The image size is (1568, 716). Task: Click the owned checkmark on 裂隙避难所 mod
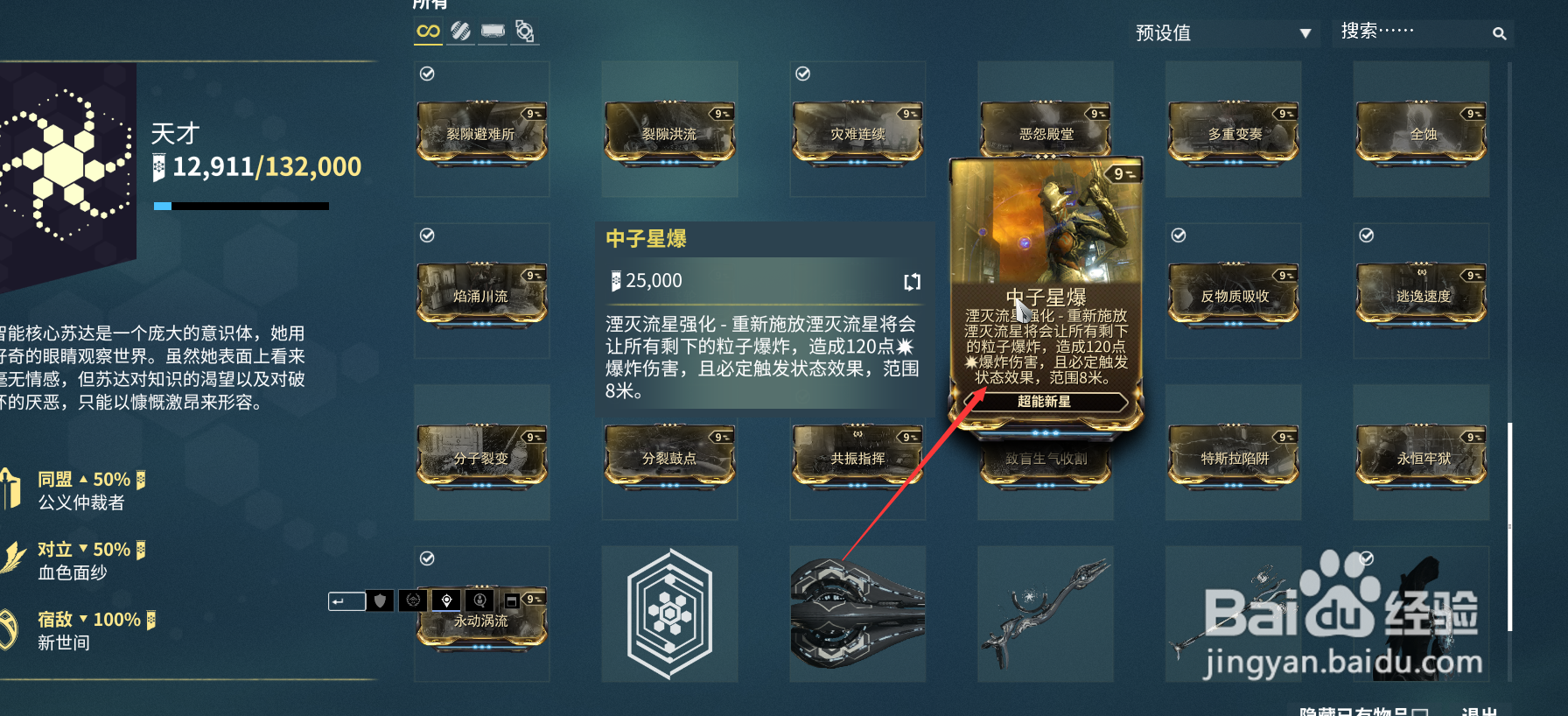[427, 74]
